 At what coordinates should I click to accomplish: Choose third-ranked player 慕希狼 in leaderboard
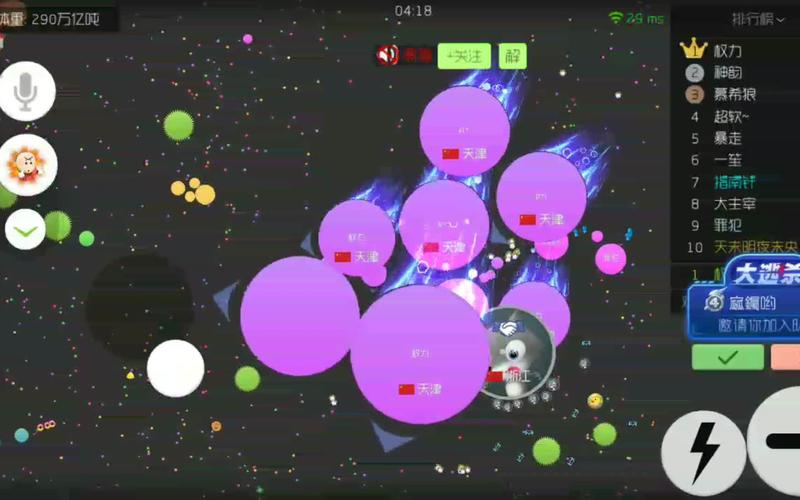click(734, 94)
